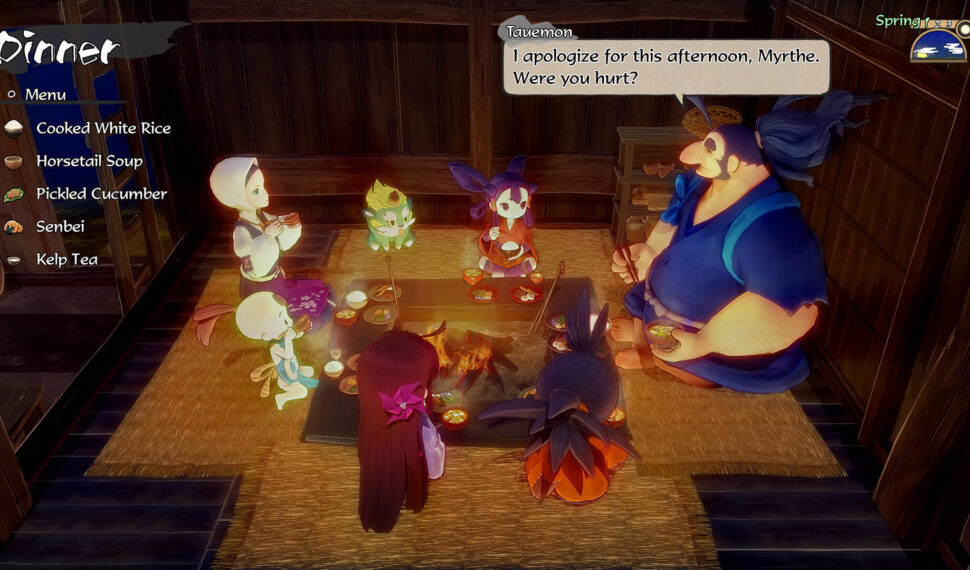This screenshot has height=570, width=970.
Task: Click the day-night clock icon
Action: [x=938, y=46]
